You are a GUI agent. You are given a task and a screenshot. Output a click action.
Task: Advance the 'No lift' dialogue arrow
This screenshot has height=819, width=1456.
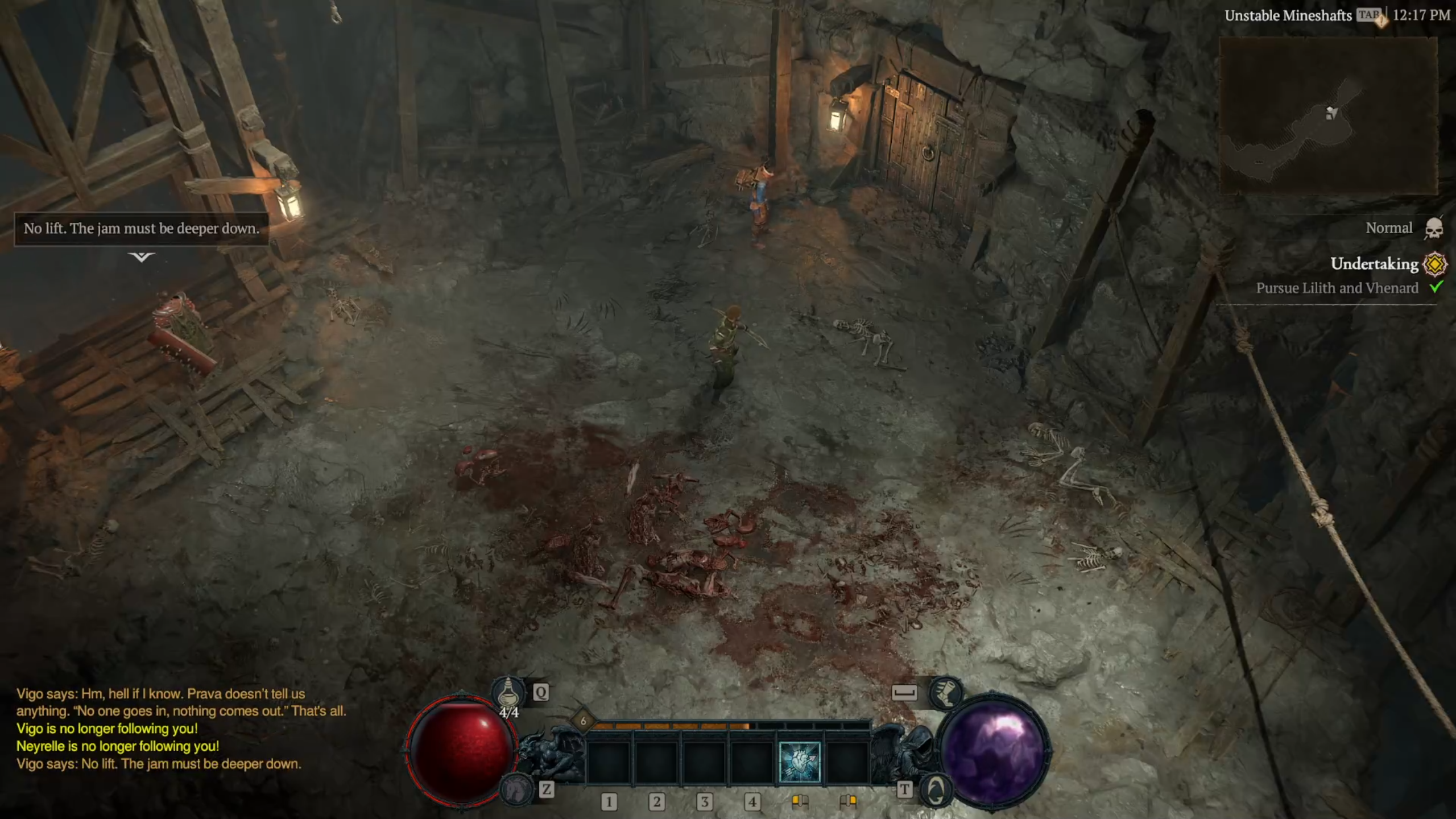point(141,257)
